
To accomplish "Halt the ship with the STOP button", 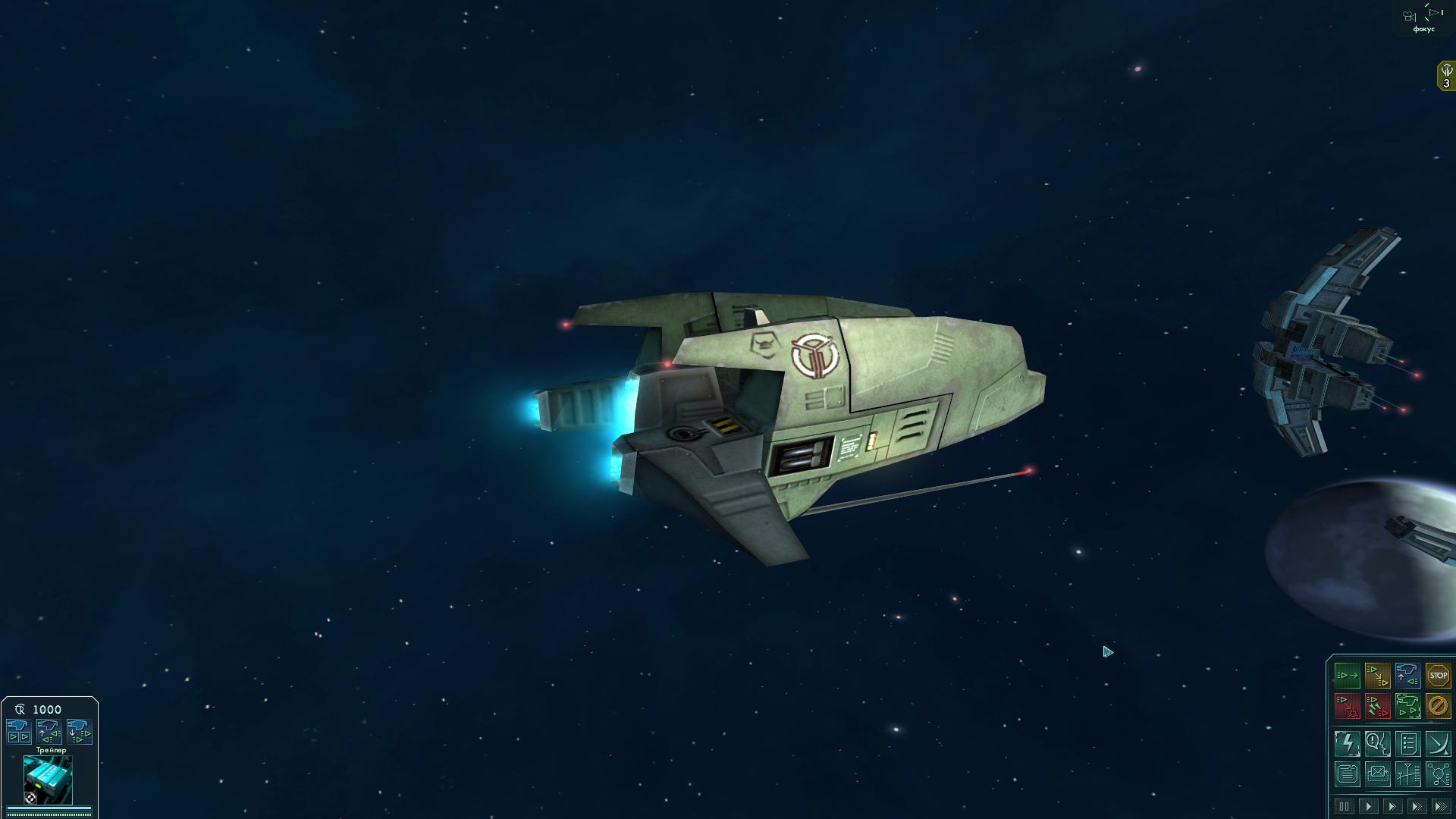I will (x=1438, y=675).
